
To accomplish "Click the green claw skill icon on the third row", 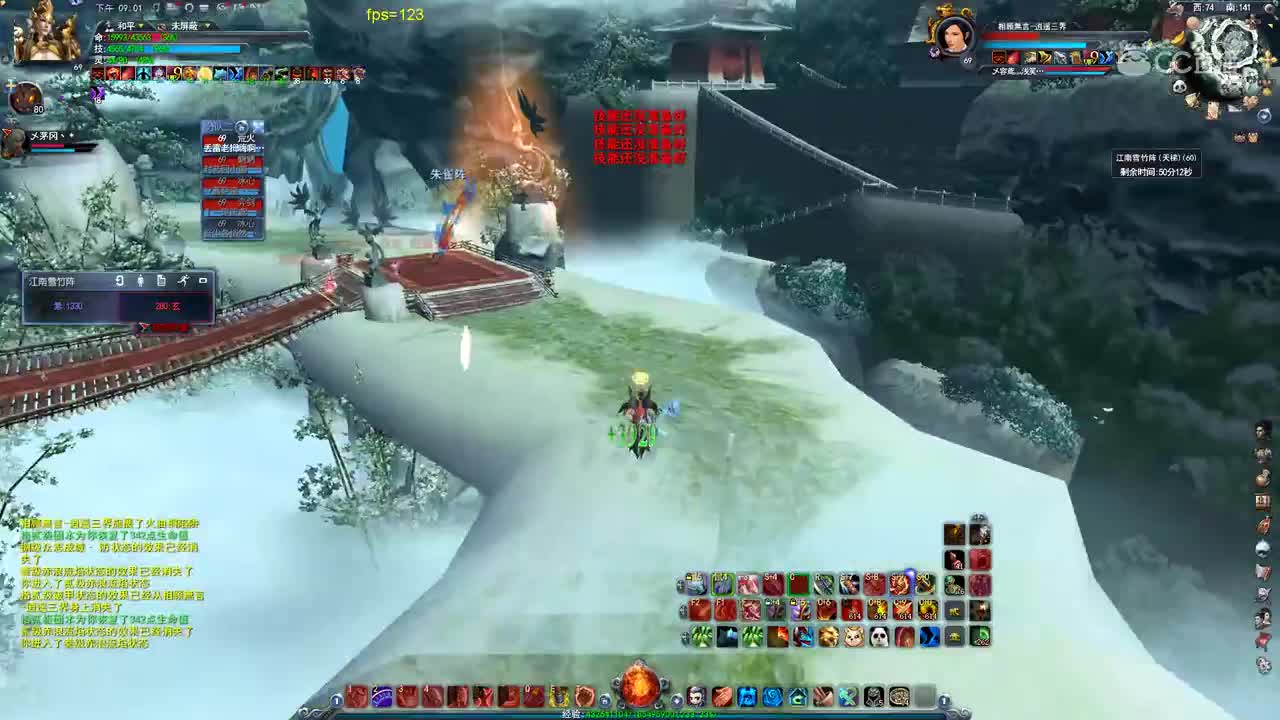I will (701, 635).
